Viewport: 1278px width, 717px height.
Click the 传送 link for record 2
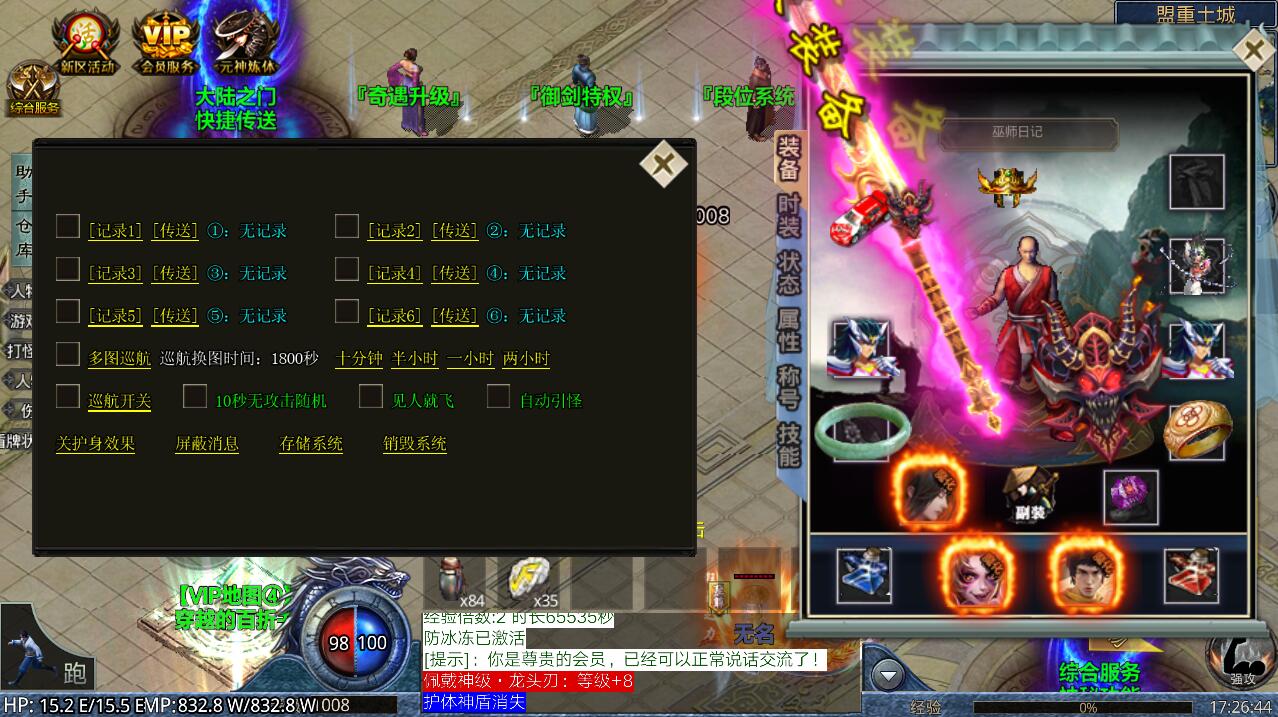point(454,231)
